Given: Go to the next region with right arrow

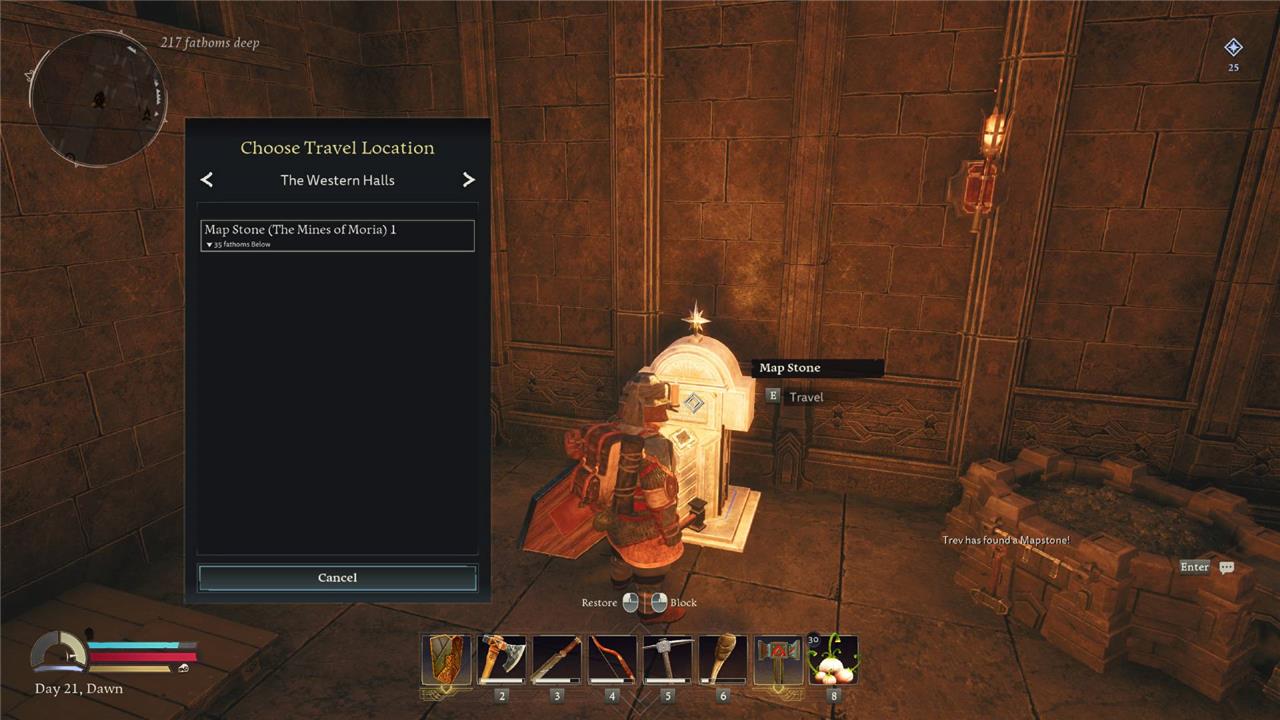Looking at the screenshot, I should pyautogui.click(x=468, y=180).
